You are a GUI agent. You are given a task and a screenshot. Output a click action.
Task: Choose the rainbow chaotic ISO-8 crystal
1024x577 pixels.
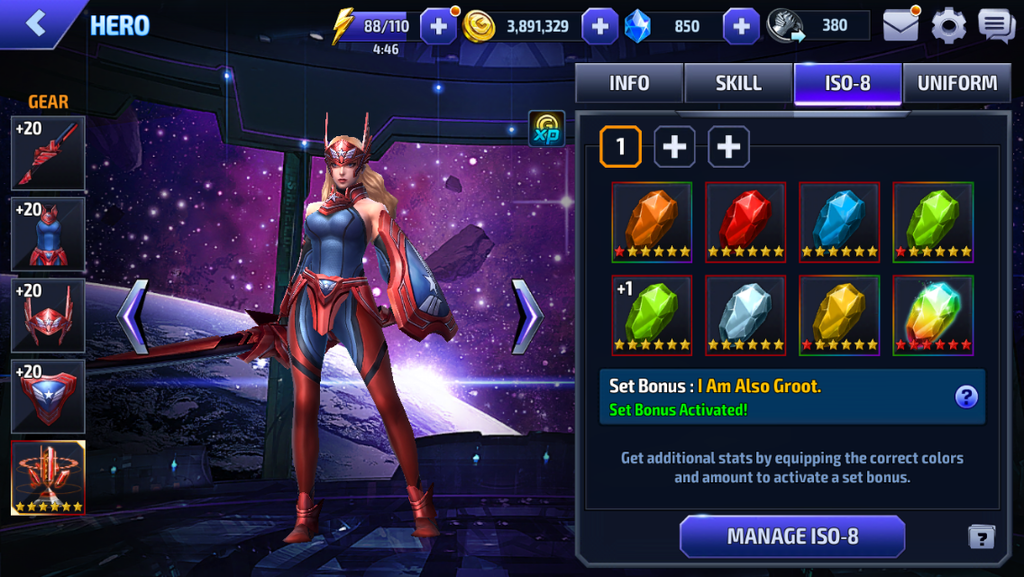point(933,315)
